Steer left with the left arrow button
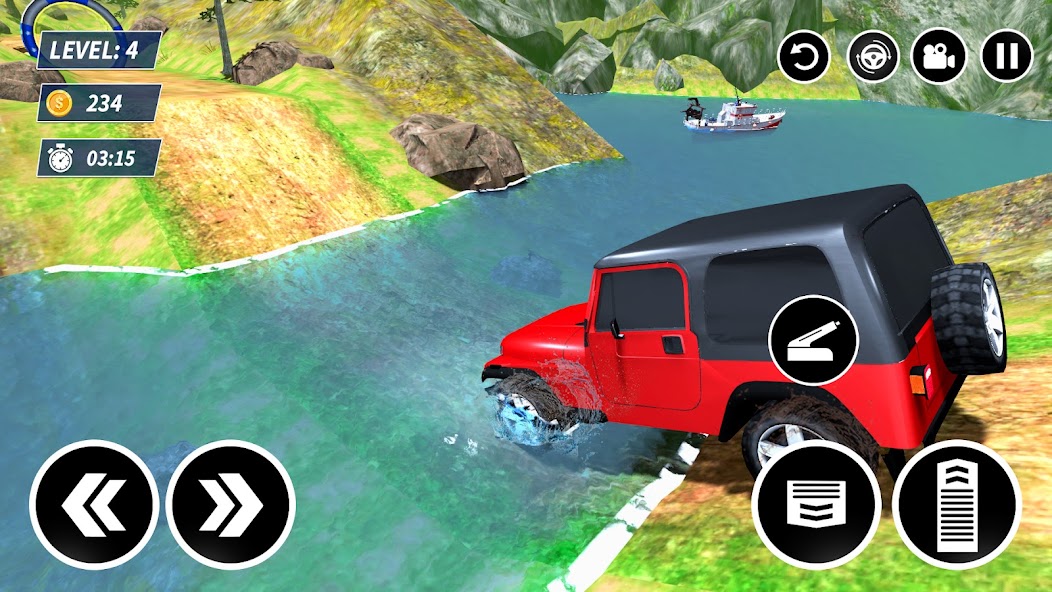 (94, 504)
